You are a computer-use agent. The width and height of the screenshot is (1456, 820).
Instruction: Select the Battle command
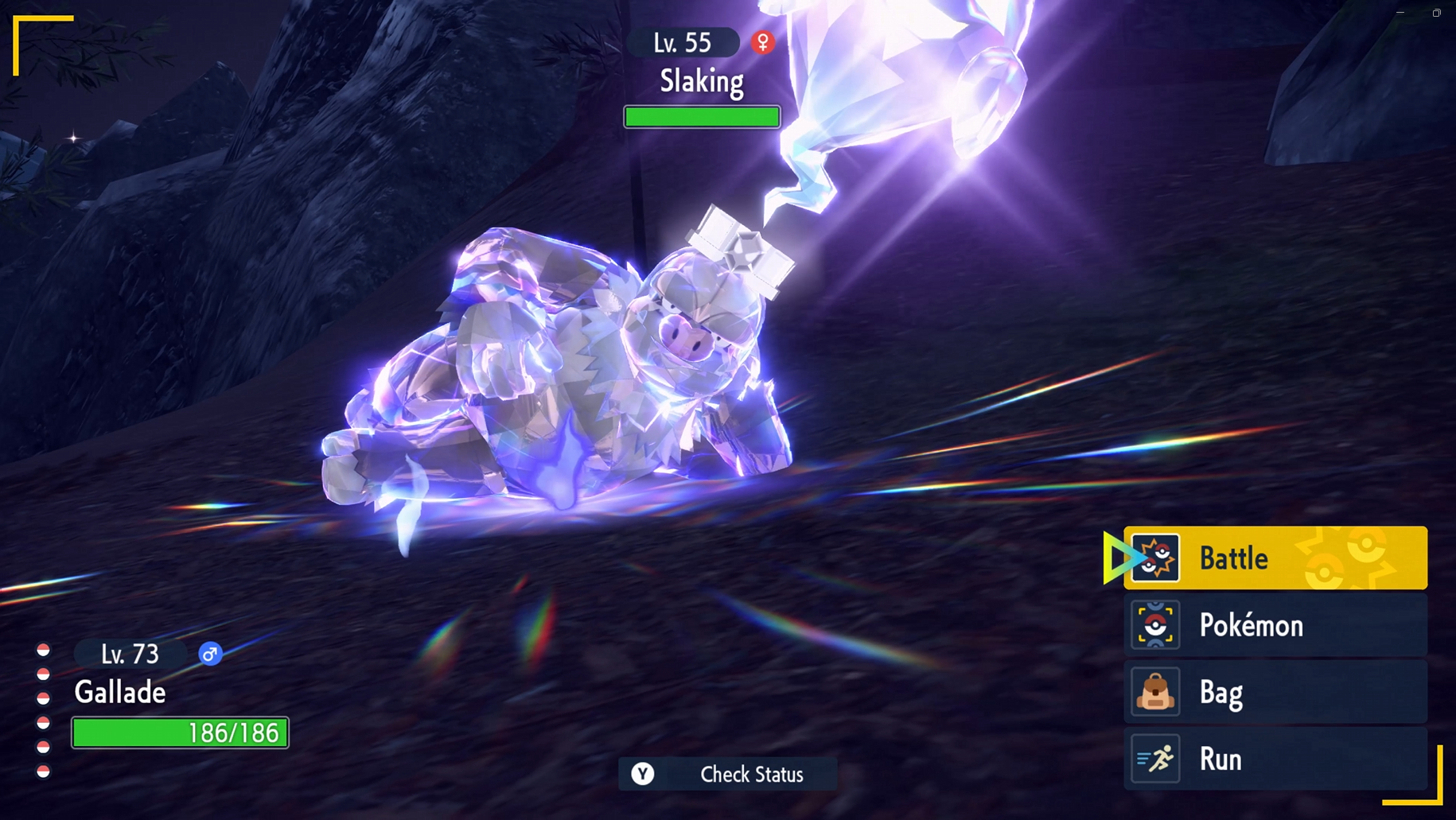[1275, 558]
